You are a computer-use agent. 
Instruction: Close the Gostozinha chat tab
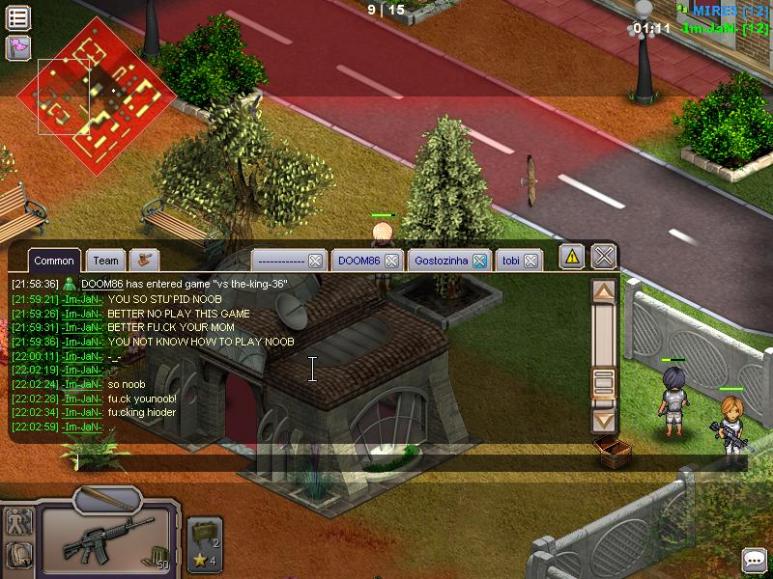[480, 261]
